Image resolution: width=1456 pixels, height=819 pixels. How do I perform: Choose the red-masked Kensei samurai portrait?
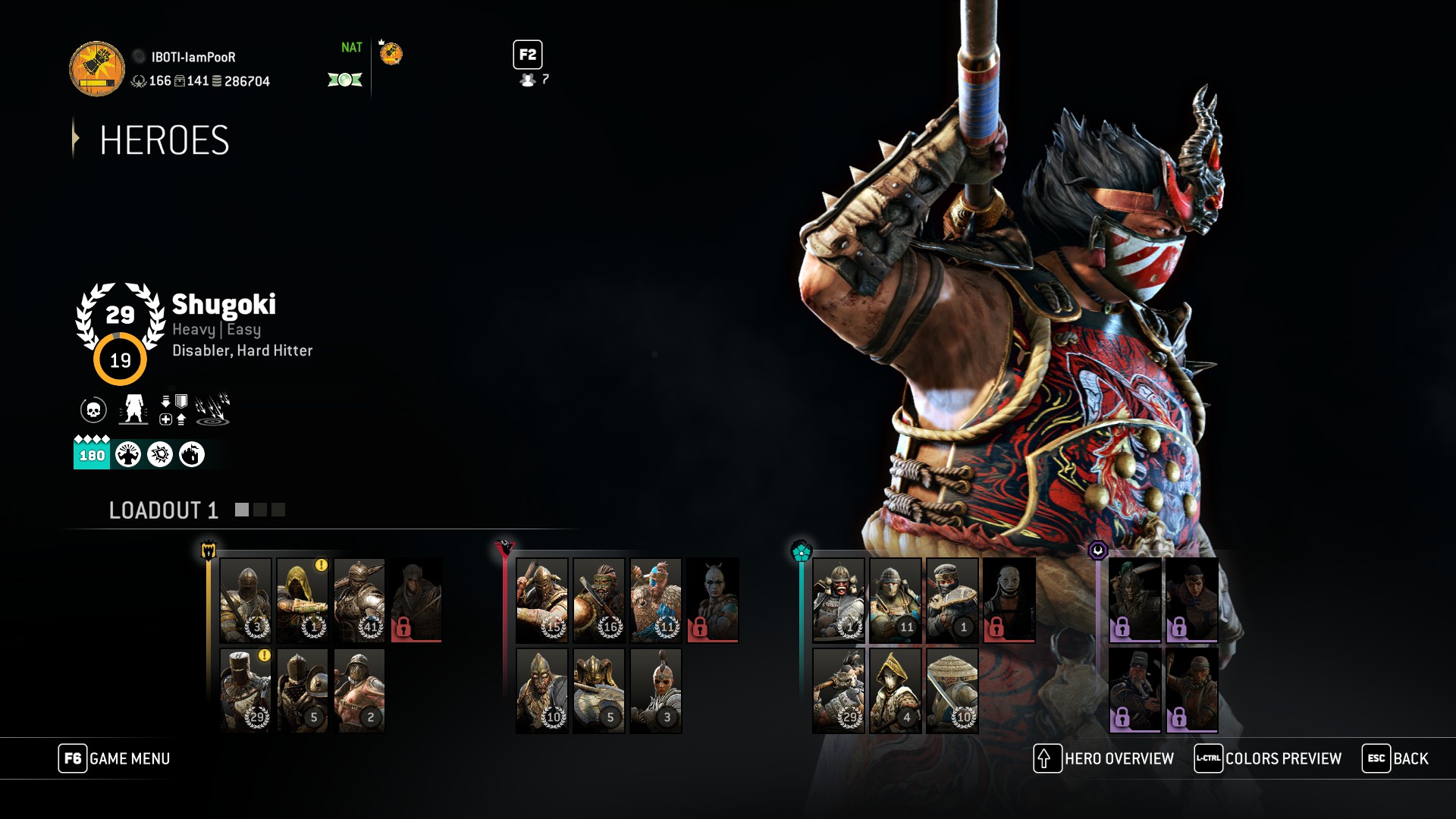click(838, 601)
